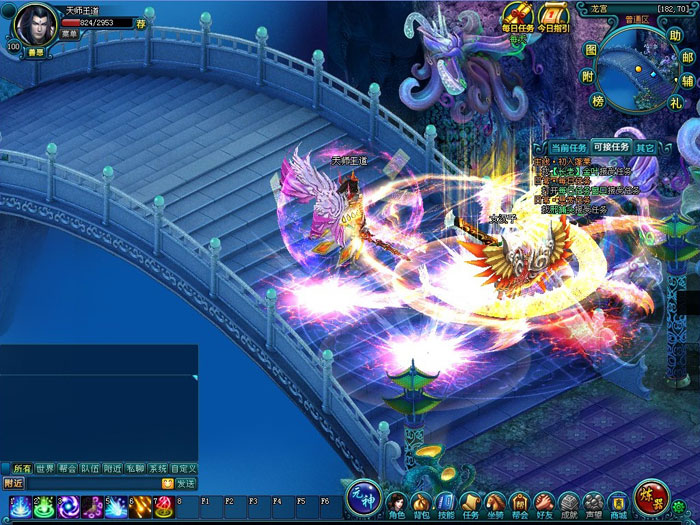Select the 世界 world chat tab

coord(45,468)
